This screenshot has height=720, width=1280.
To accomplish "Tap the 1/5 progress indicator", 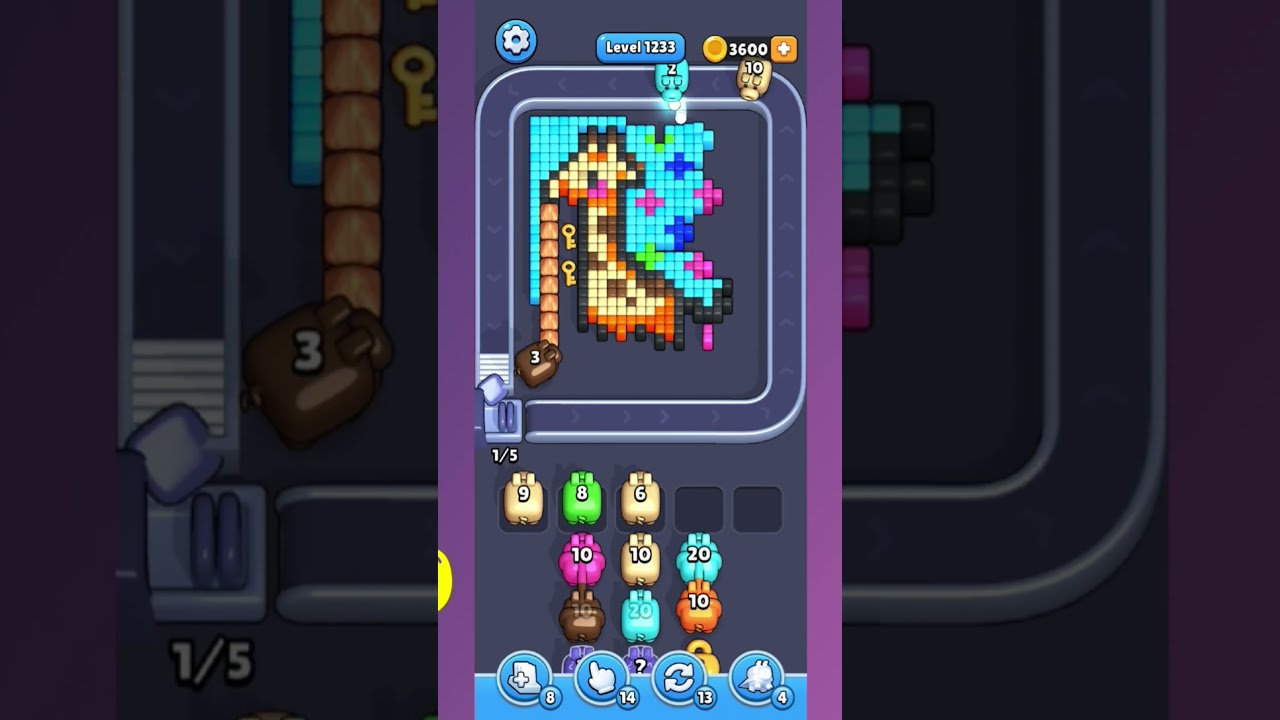I will 504,453.
